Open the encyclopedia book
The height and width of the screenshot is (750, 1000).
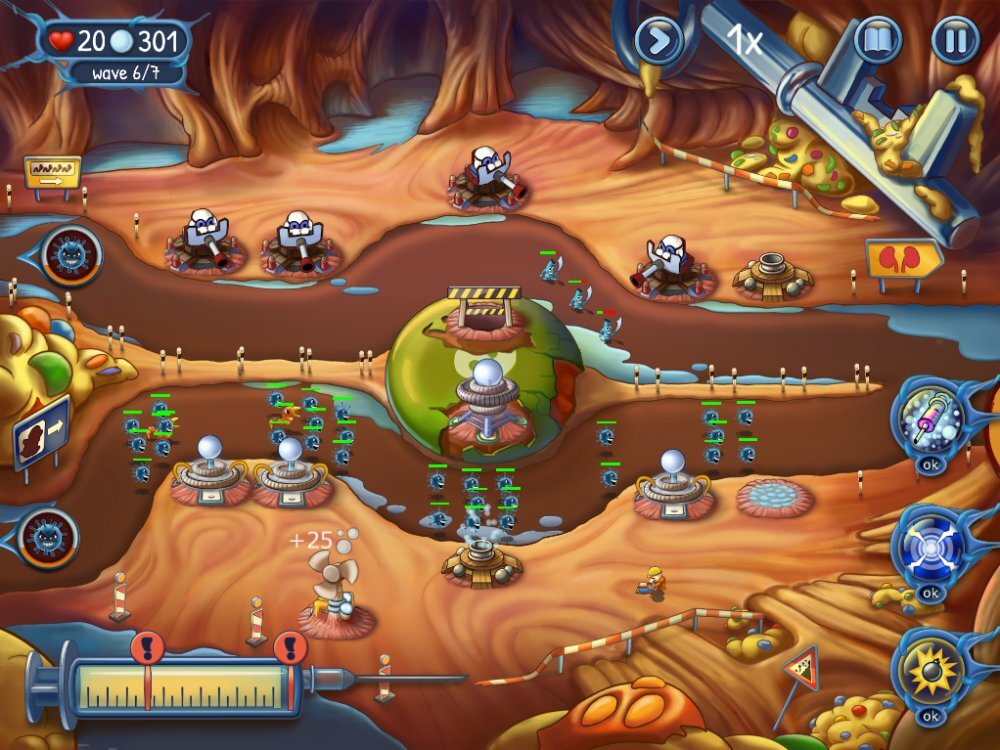877,41
